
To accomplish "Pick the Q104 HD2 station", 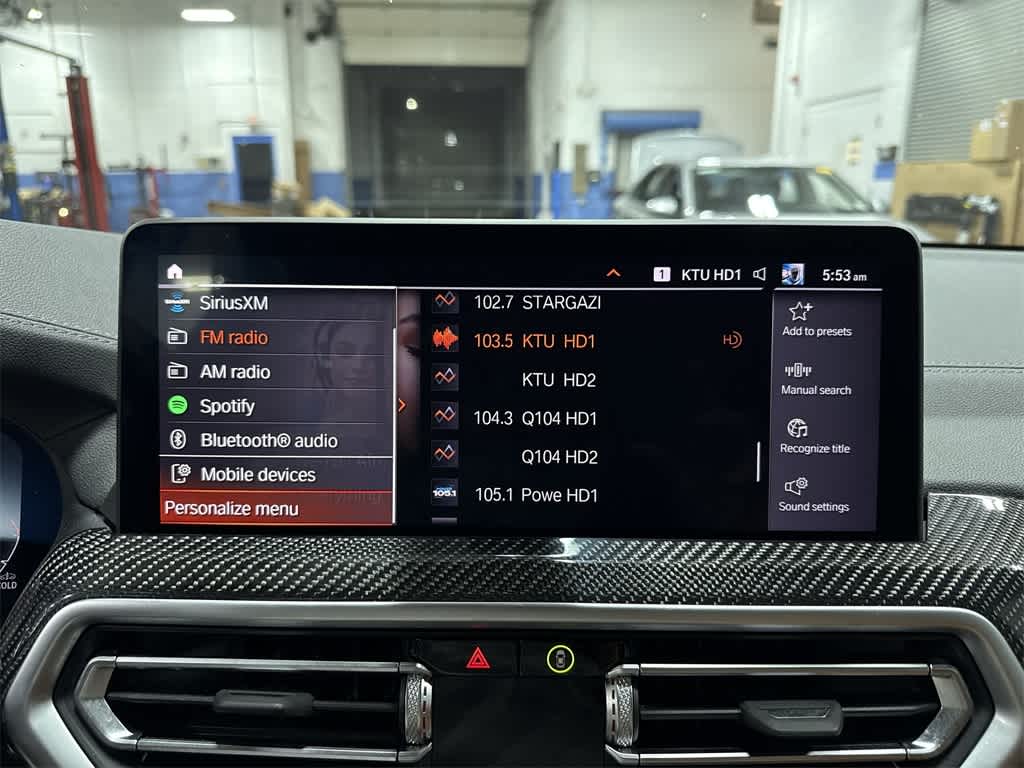I will (x=559, y=457).
